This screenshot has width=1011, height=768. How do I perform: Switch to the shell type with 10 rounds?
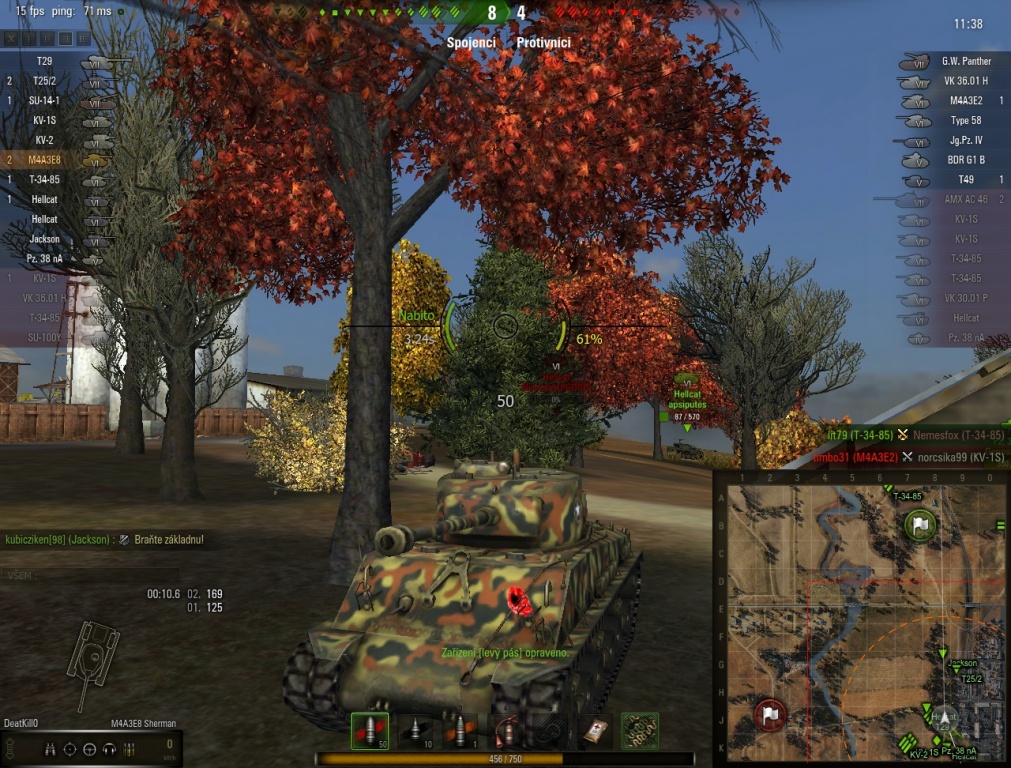(416, 731)
